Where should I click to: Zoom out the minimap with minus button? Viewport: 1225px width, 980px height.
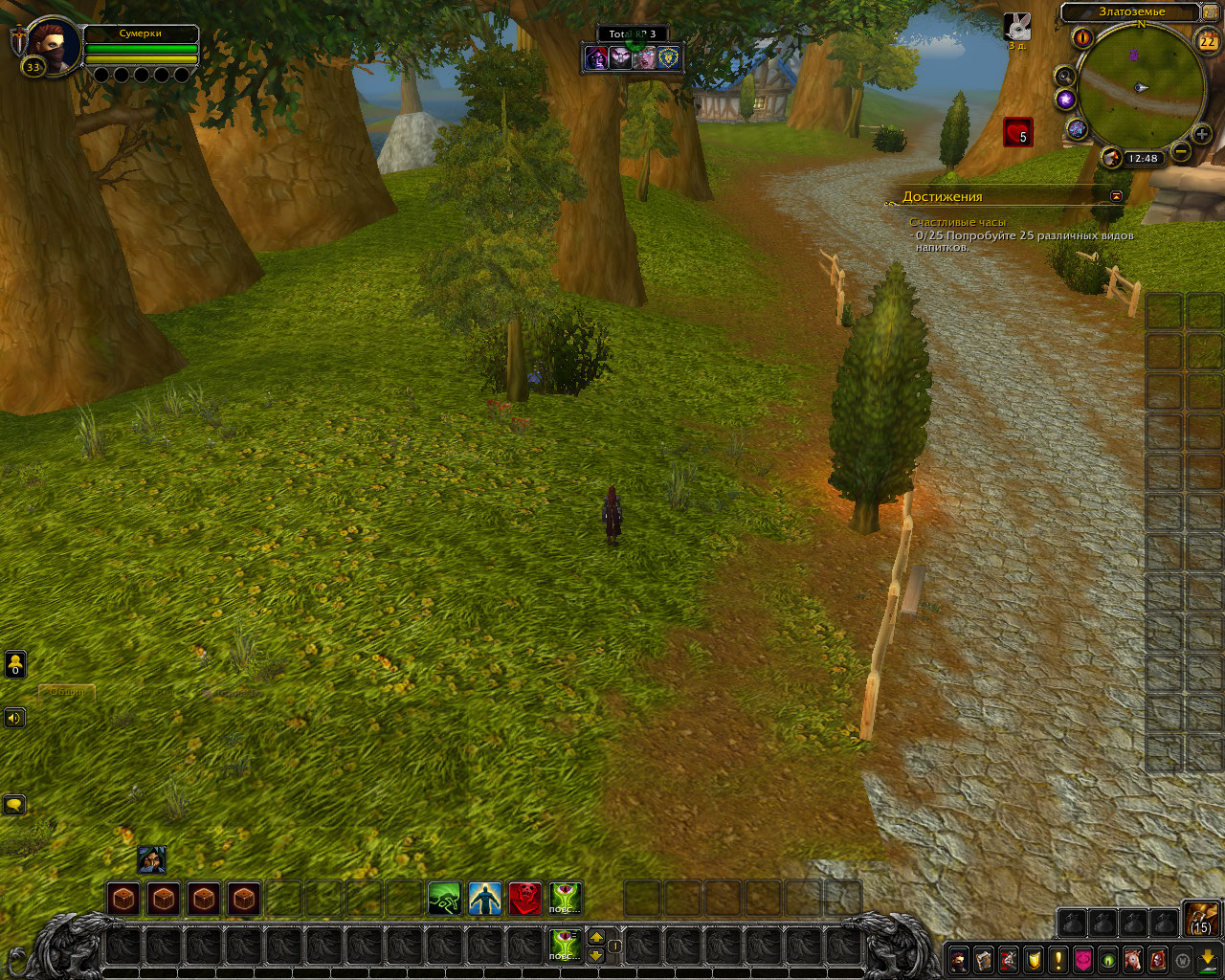point(1181,151)
